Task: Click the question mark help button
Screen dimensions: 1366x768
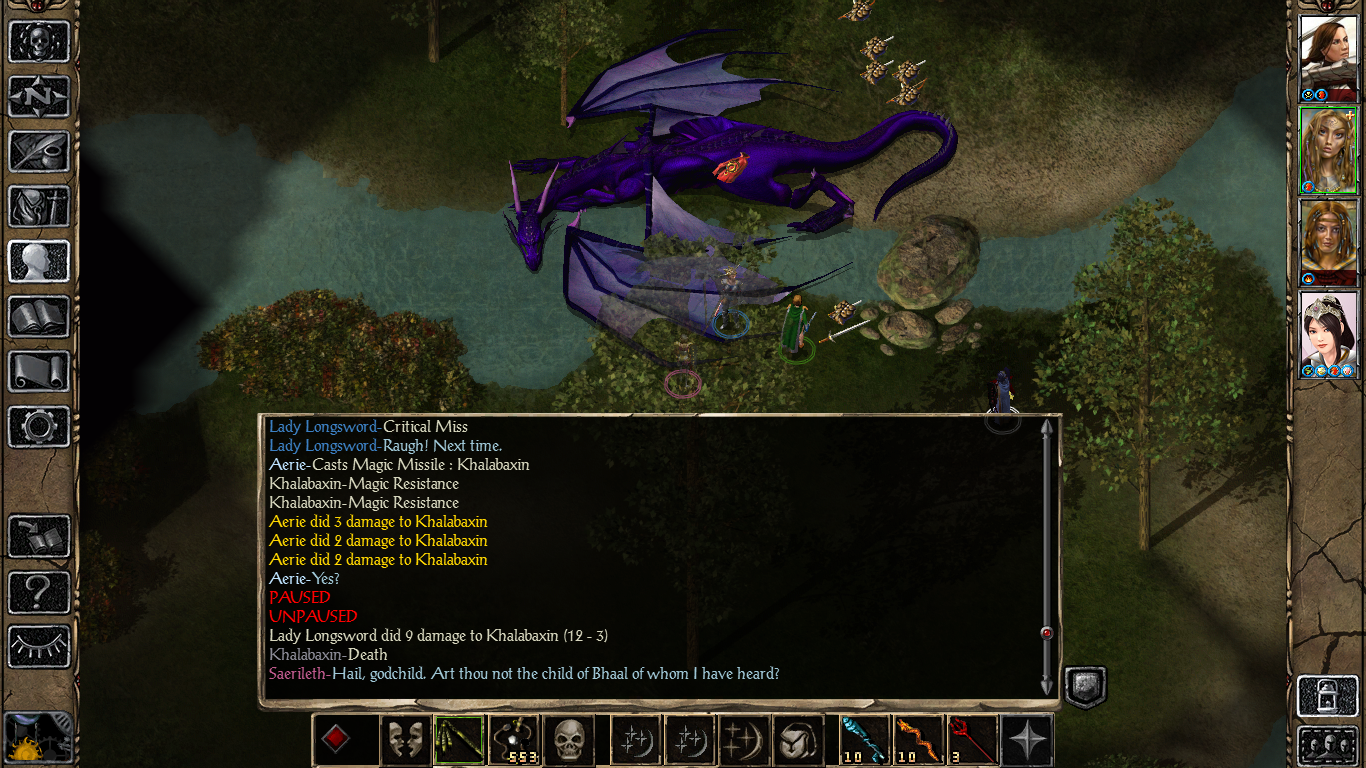Action: click(x=39, y=592)
